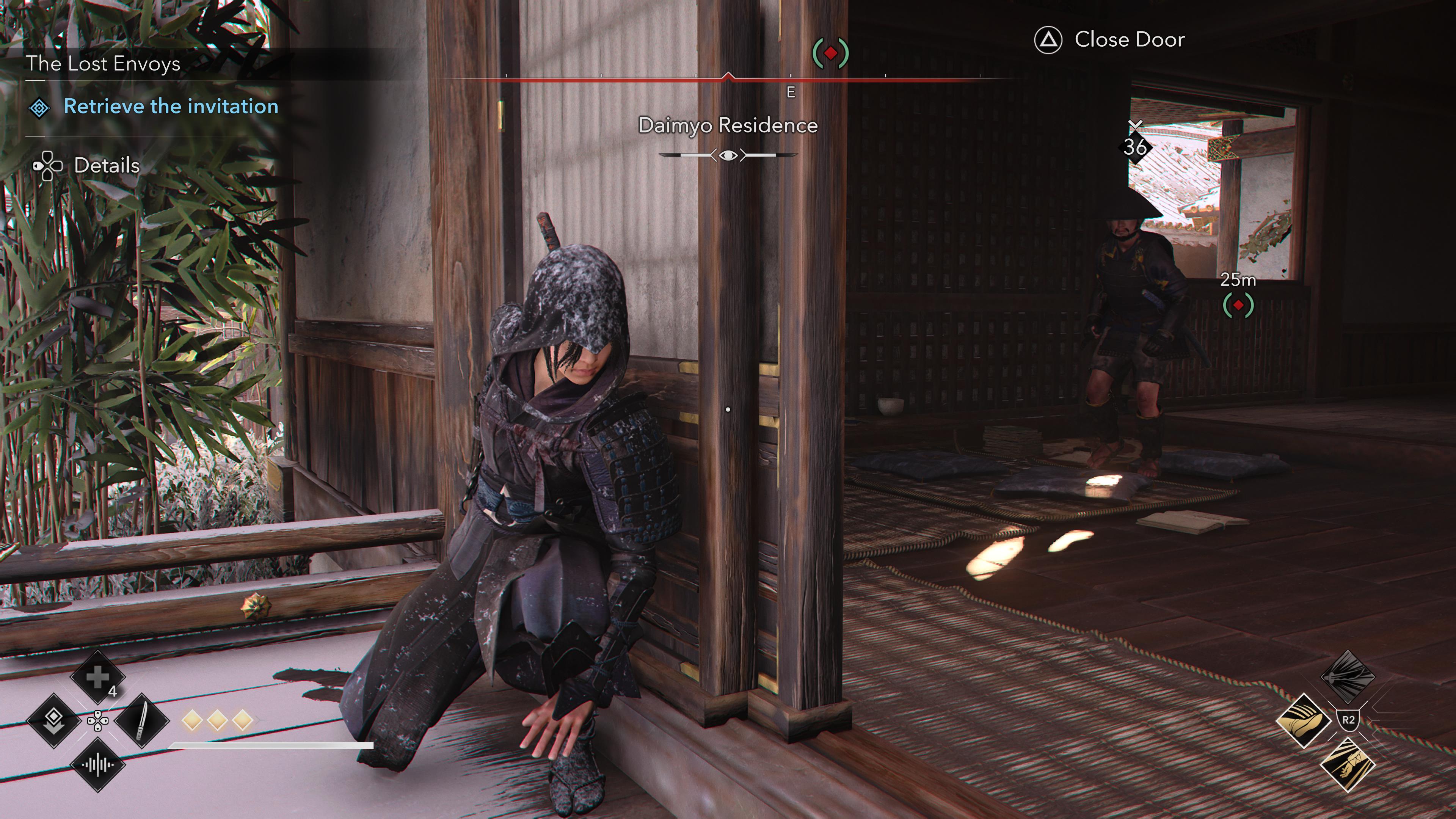Image resolution: width=1456 pixels, height=819 pixels.
Task: Choose the kunai blade tool slot
Action: [x=141, y=720]
